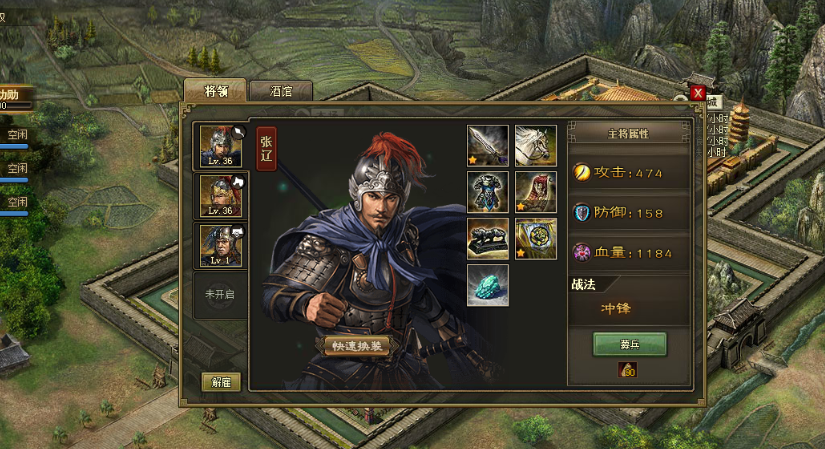Select the white horse mount slot
The height and width of the screenshot is (449, 825).
click(535, 145)
